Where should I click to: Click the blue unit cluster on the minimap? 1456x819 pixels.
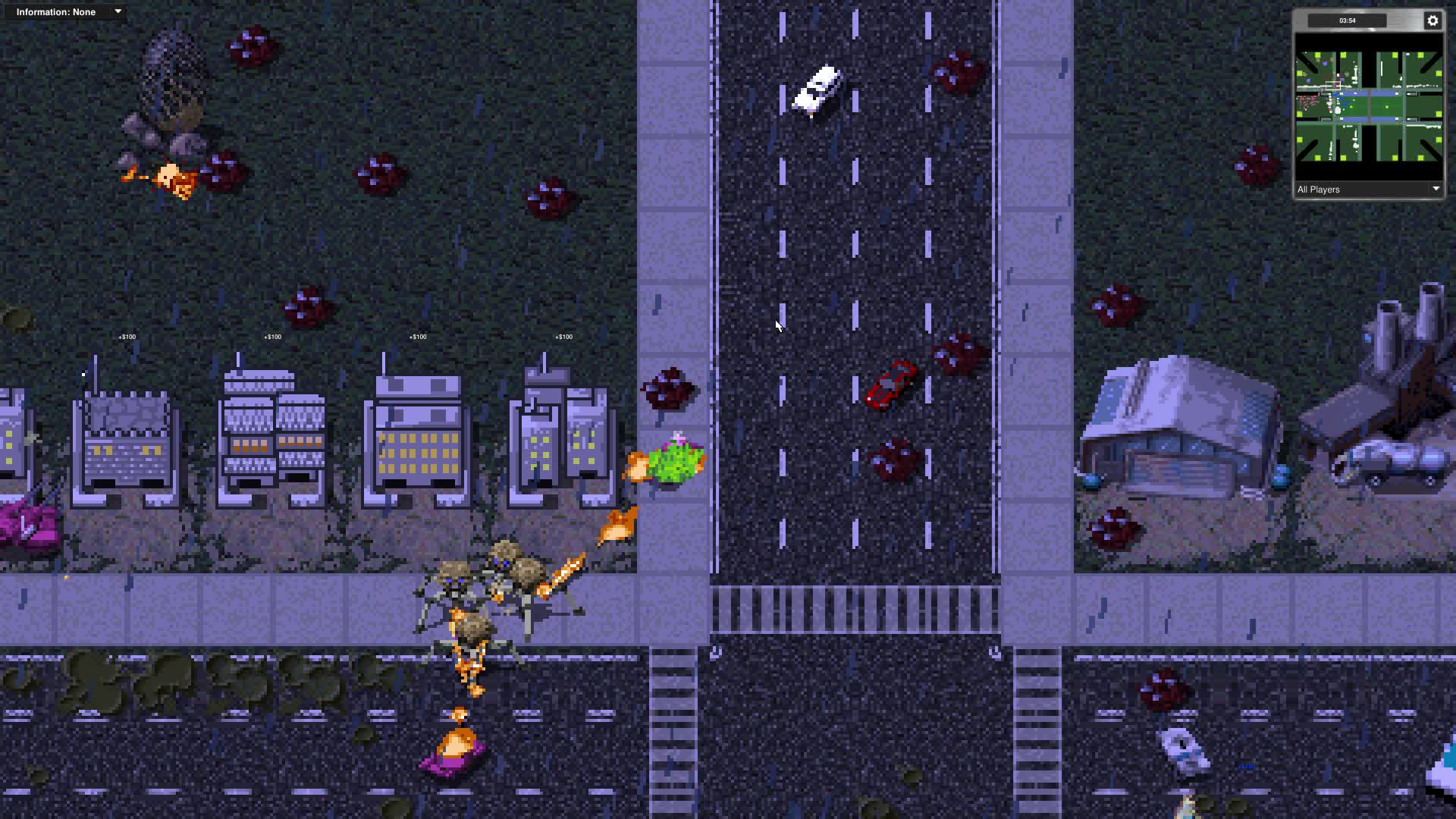pos(1345,100)
